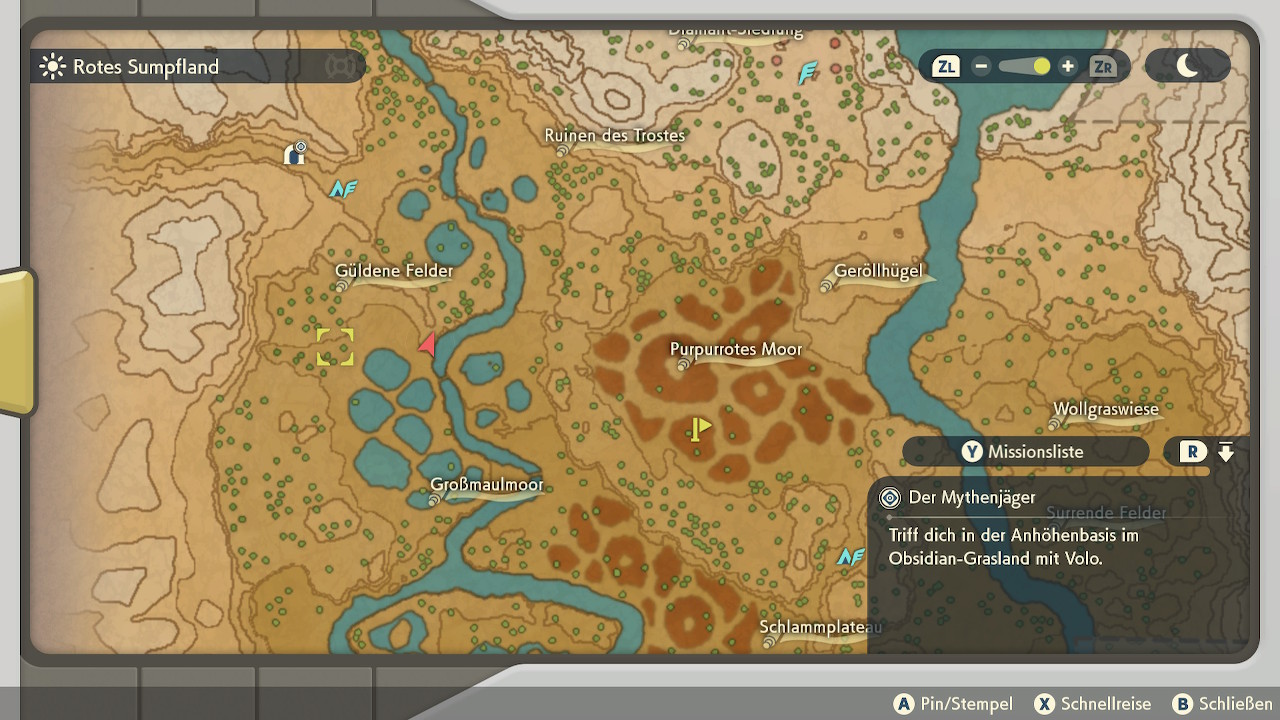Open the Missionsliste panel

coord(1025,452)
